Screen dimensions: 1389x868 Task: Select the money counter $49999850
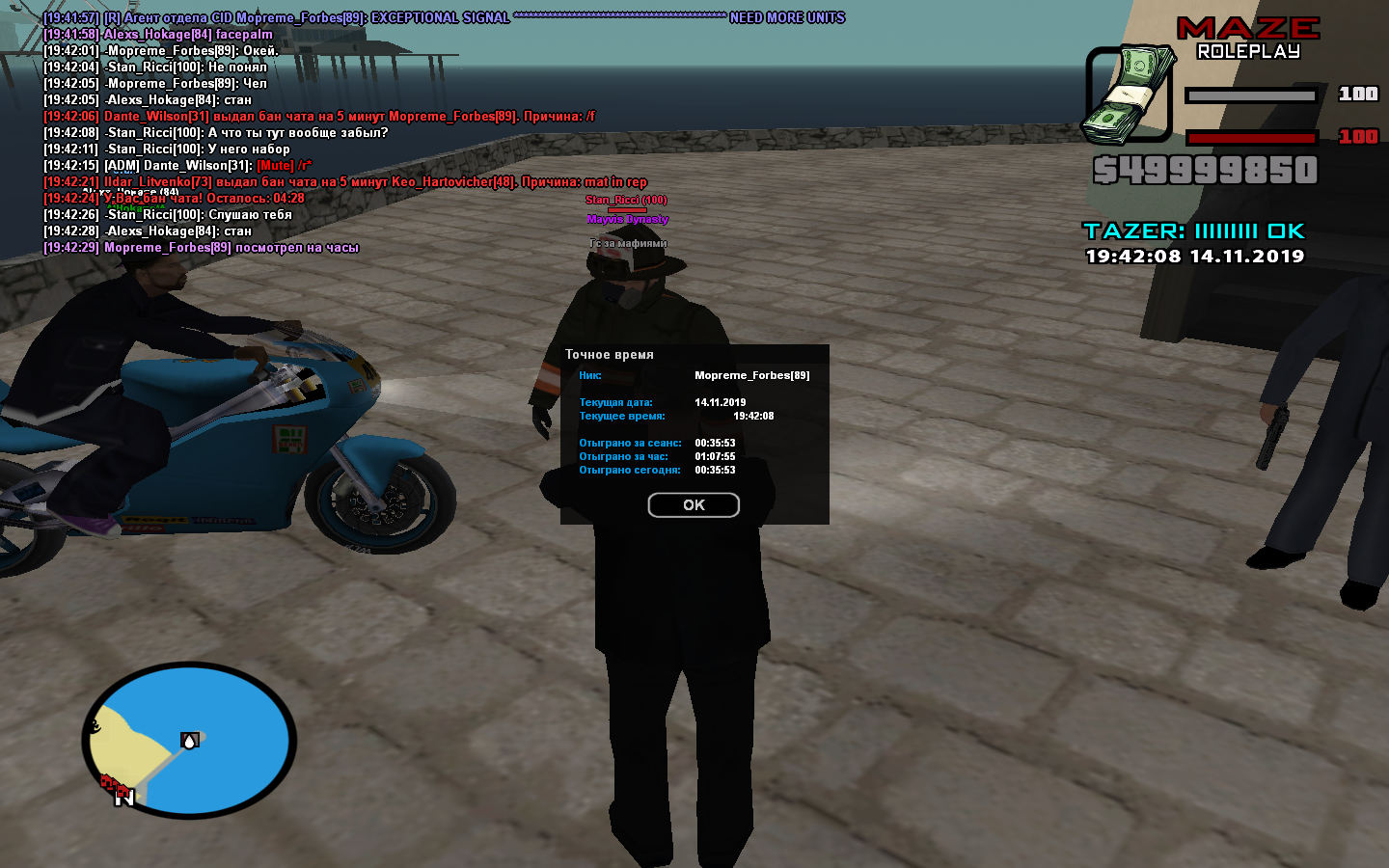pos(1206,172)
